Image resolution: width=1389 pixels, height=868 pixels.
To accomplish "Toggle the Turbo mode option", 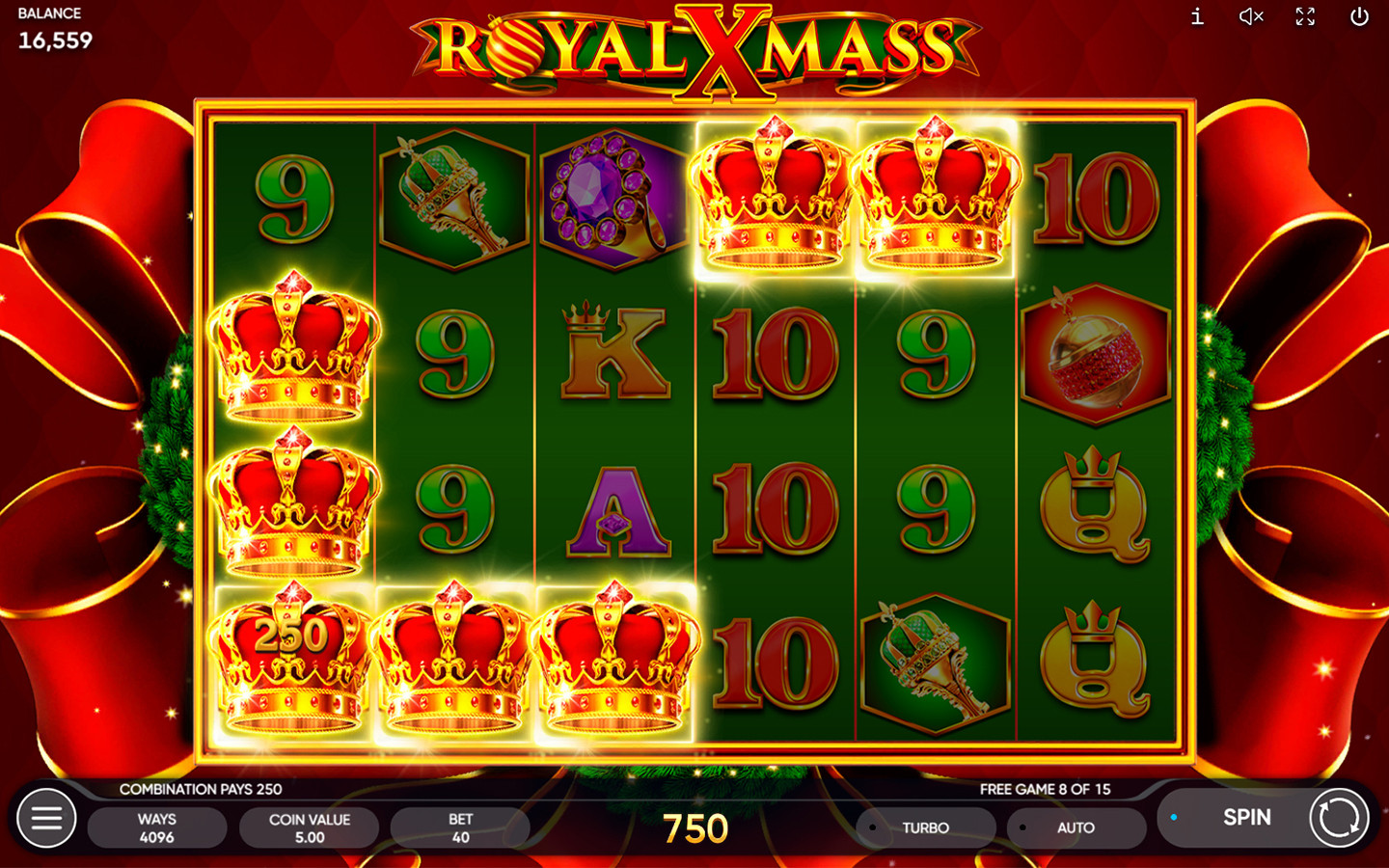I will pyautogui.click(x=924, y=827).
